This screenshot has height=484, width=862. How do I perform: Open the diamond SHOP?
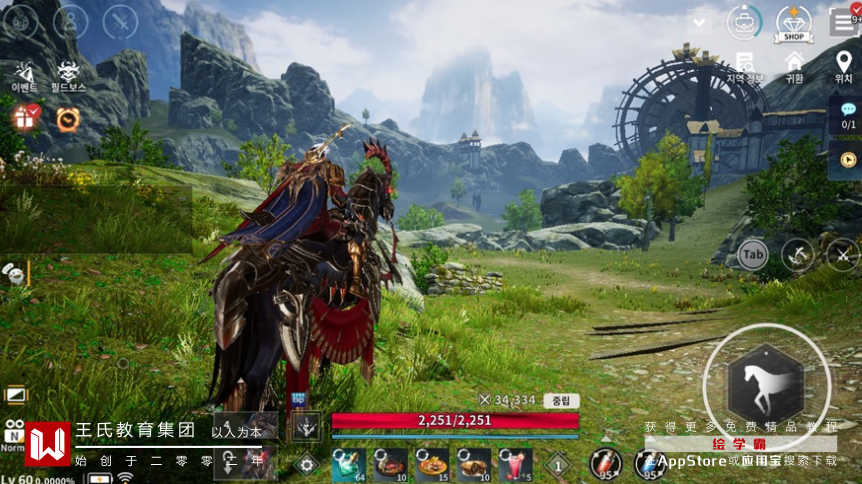click(793, 23)
